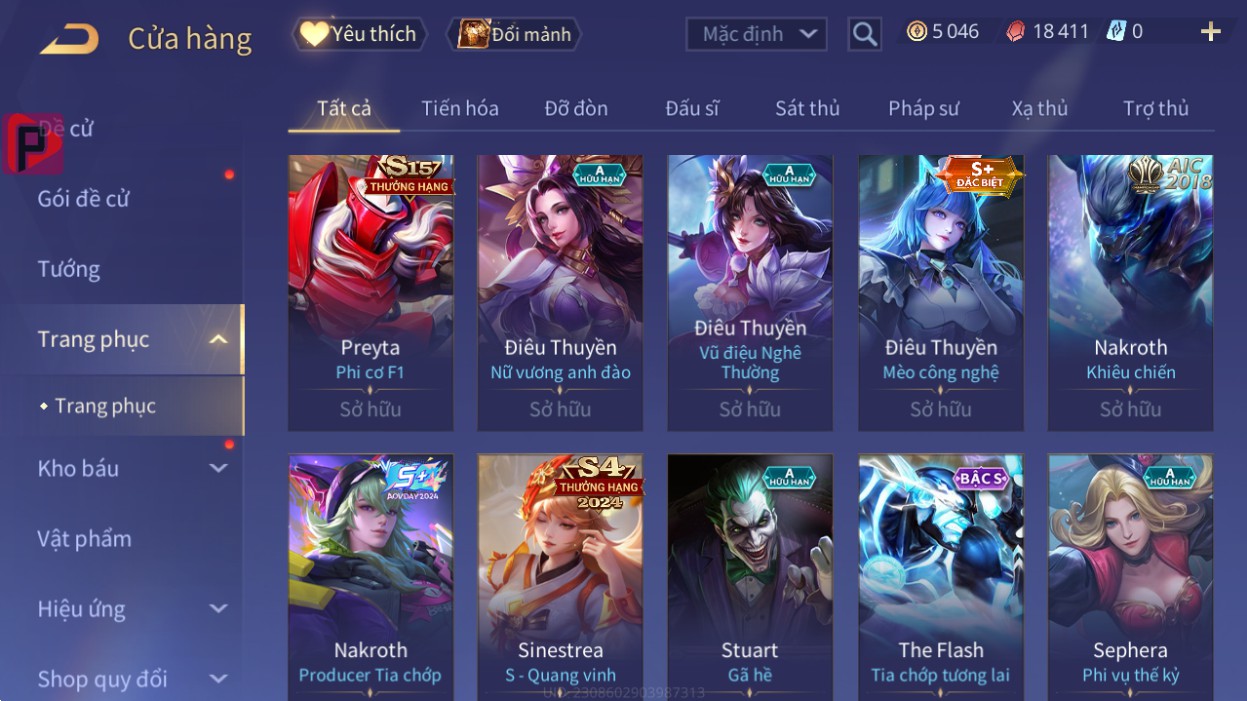Image resolution: width=1247 pixels, height=701 pixels.
Task: Select the Preyta Phi cơ F1 skin card
Action: pos(370,292)
